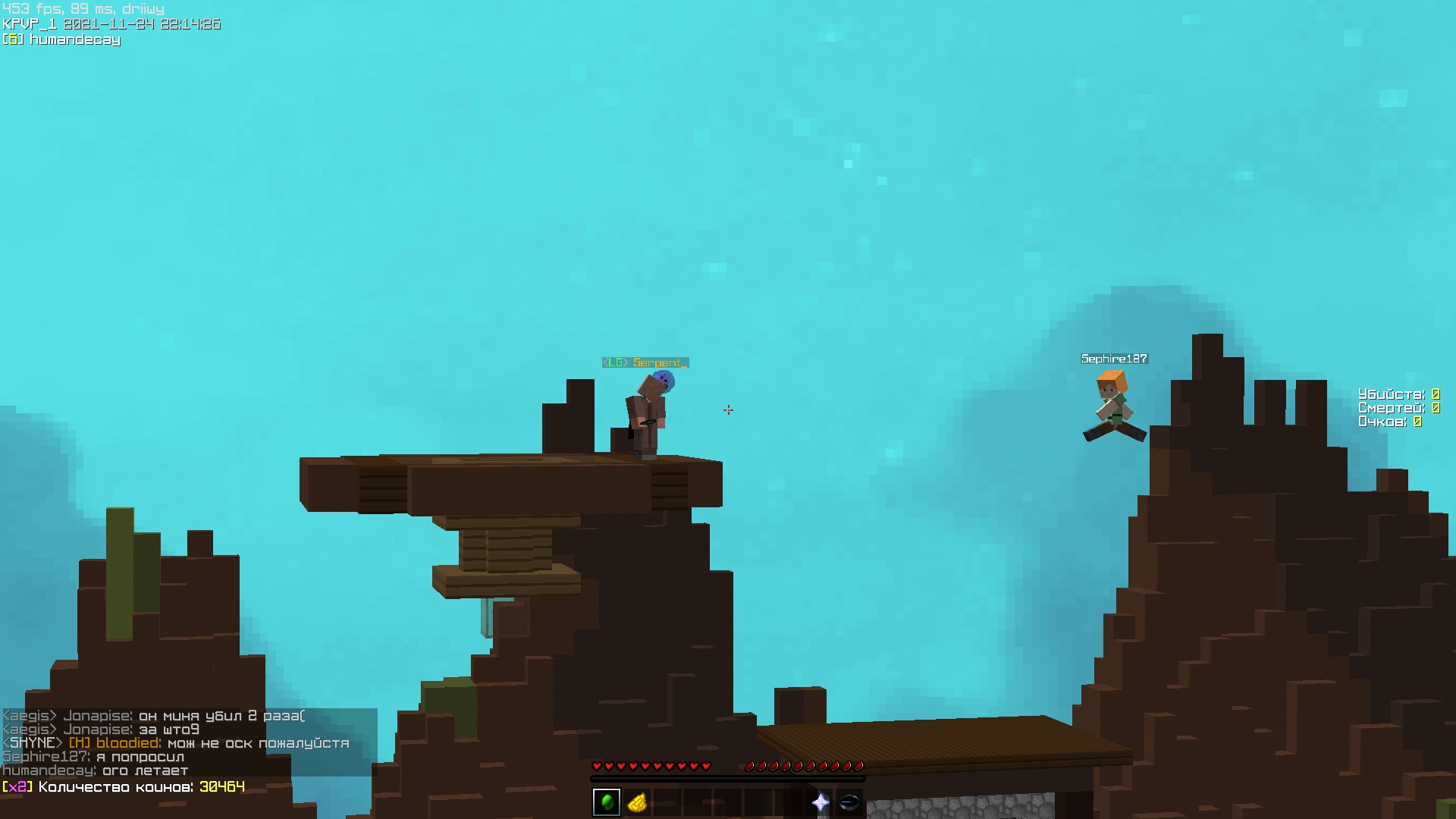The image size is (1456, 819).
Task: Click Jonapise's chat message about being killed
Action: (155, 716)
